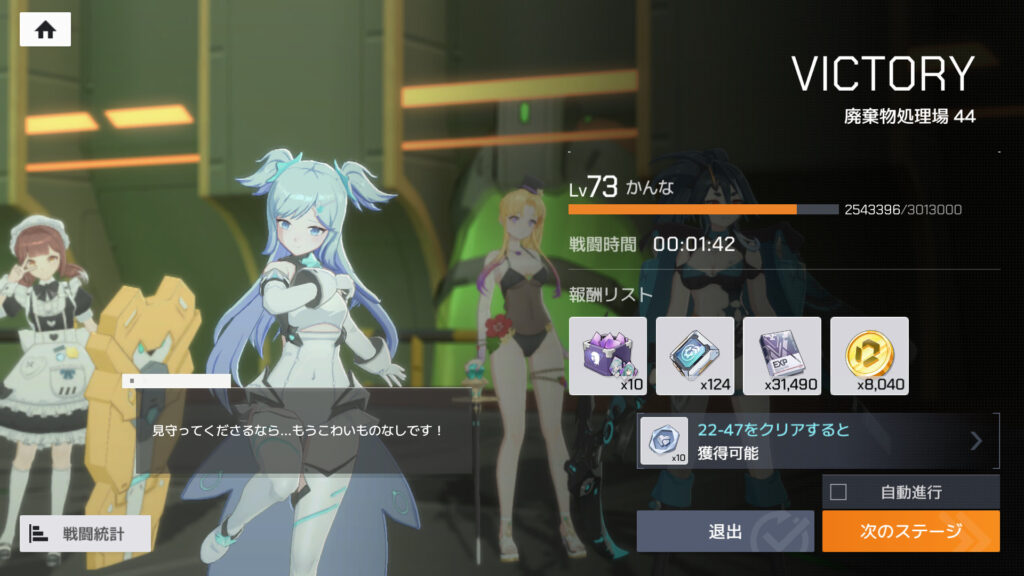This screenshot has height=576, width=1024.
Task: Open the 22-47 clear reward banner
Action: tap(817, 441)
